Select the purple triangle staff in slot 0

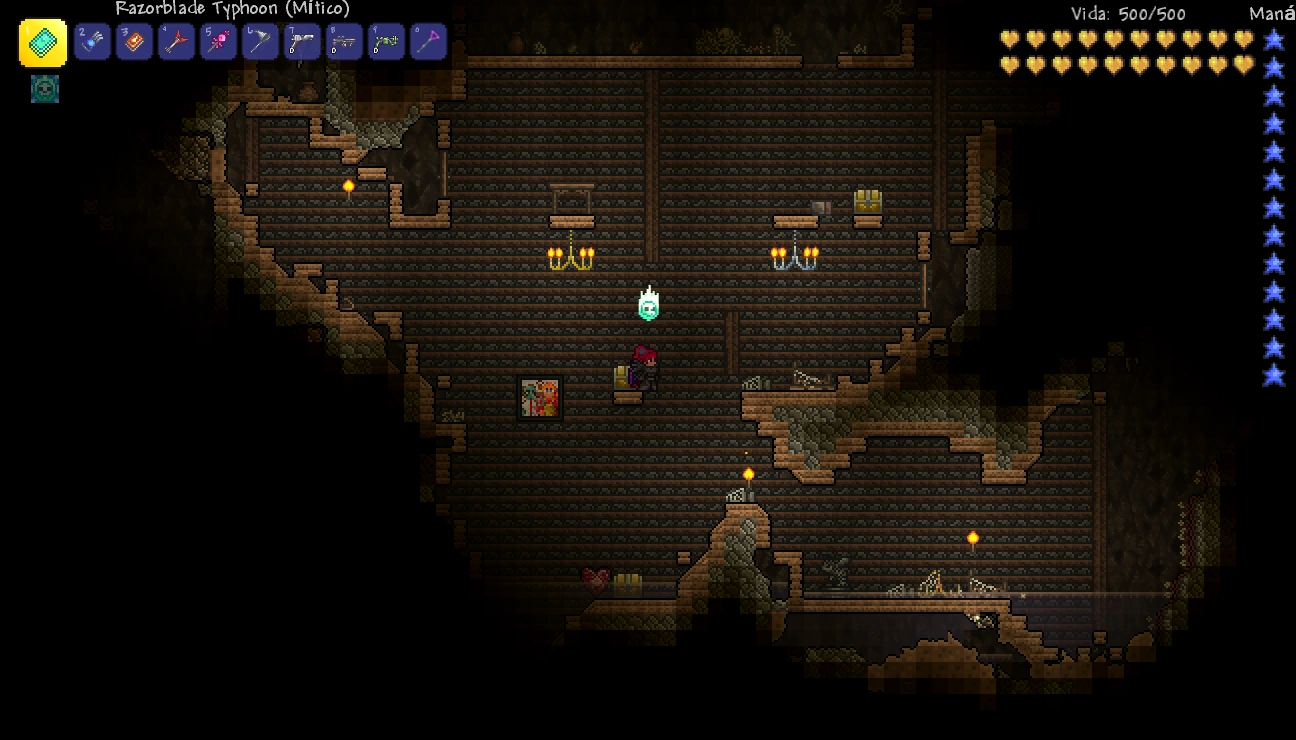428,42
